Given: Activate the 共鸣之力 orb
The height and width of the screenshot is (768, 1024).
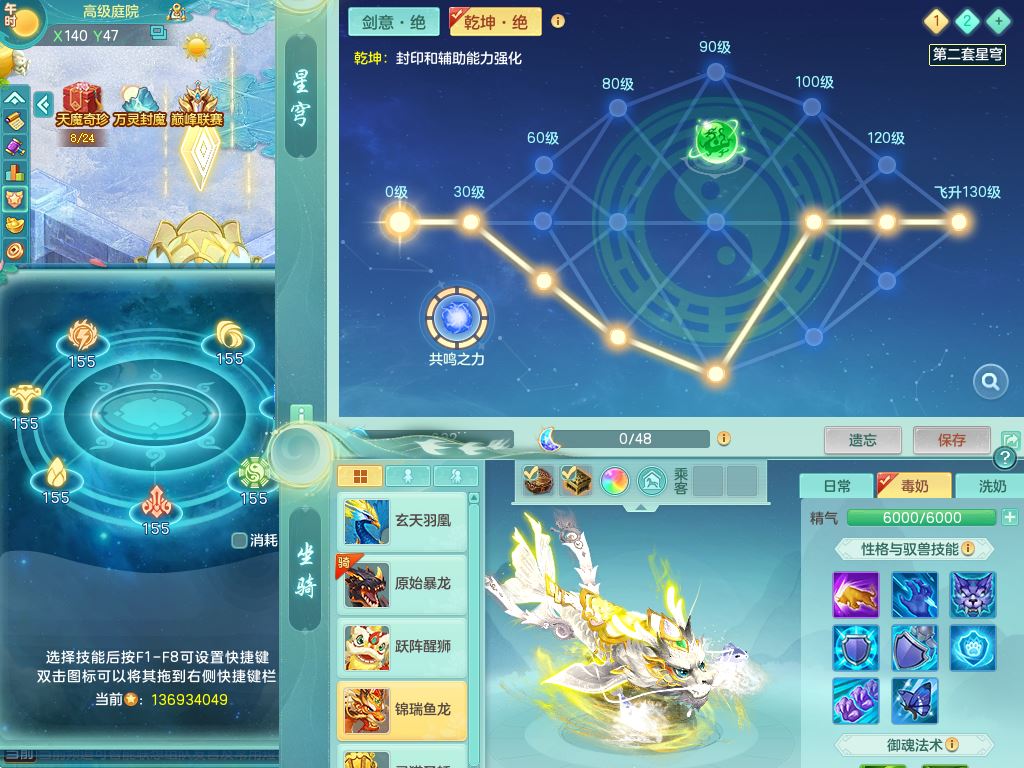Looking at the screenshot, I should (x=457, y=318).
